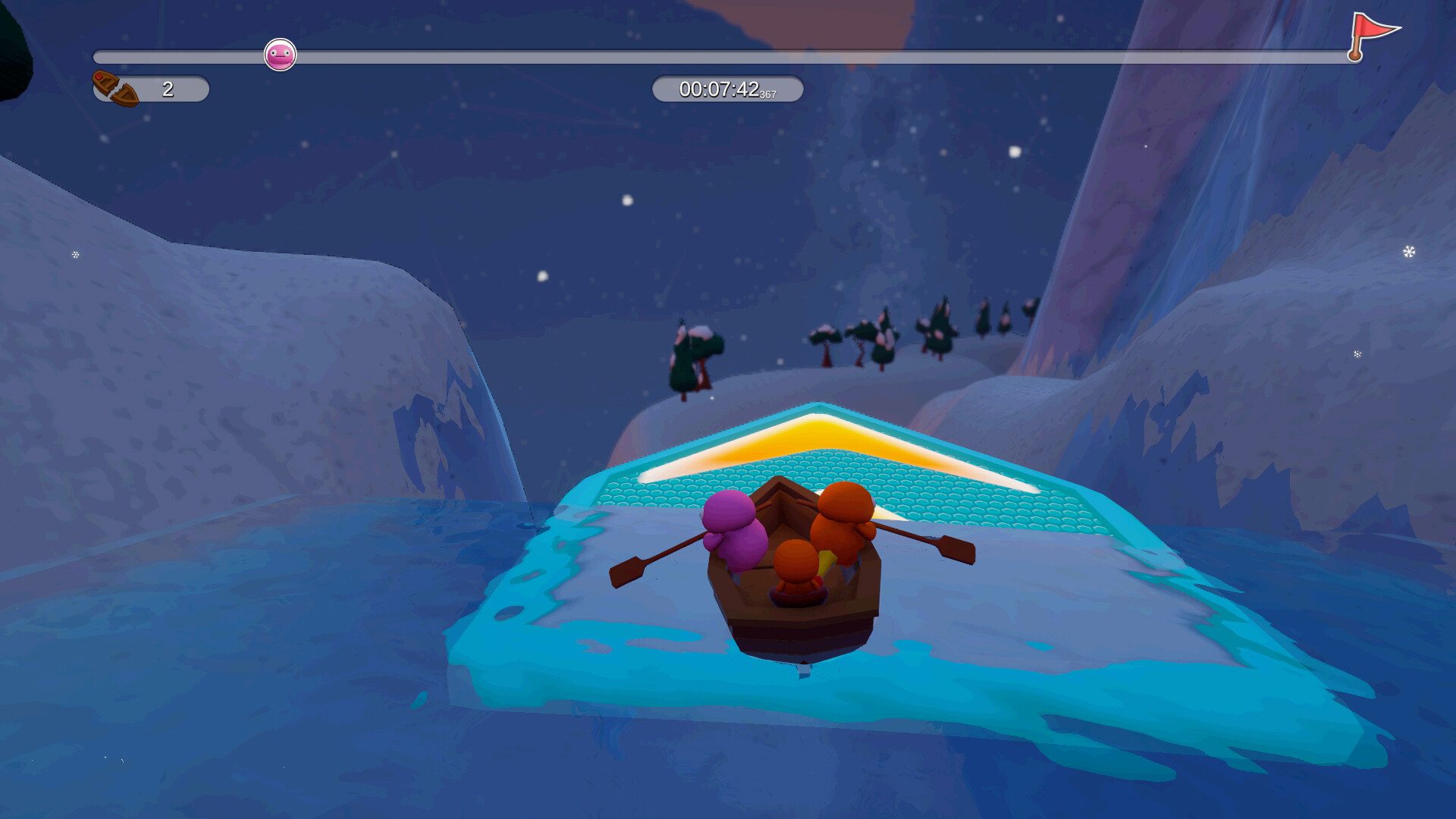Select the boat count label showing 2
Image resolution: width=1456 pixels, height=819 pixels.
pos(168,89)
